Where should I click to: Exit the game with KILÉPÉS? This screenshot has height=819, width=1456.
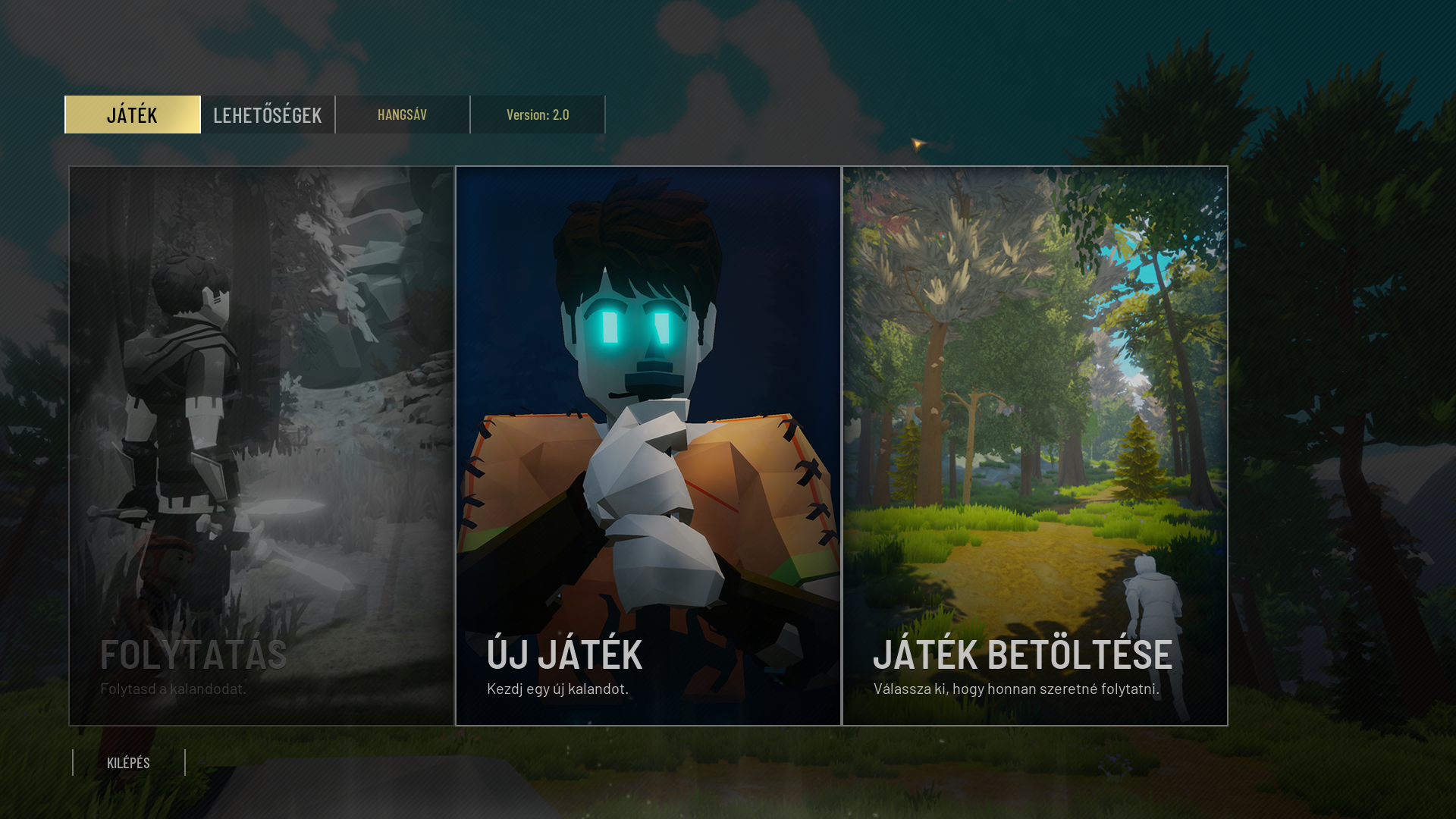pos(129,763)
